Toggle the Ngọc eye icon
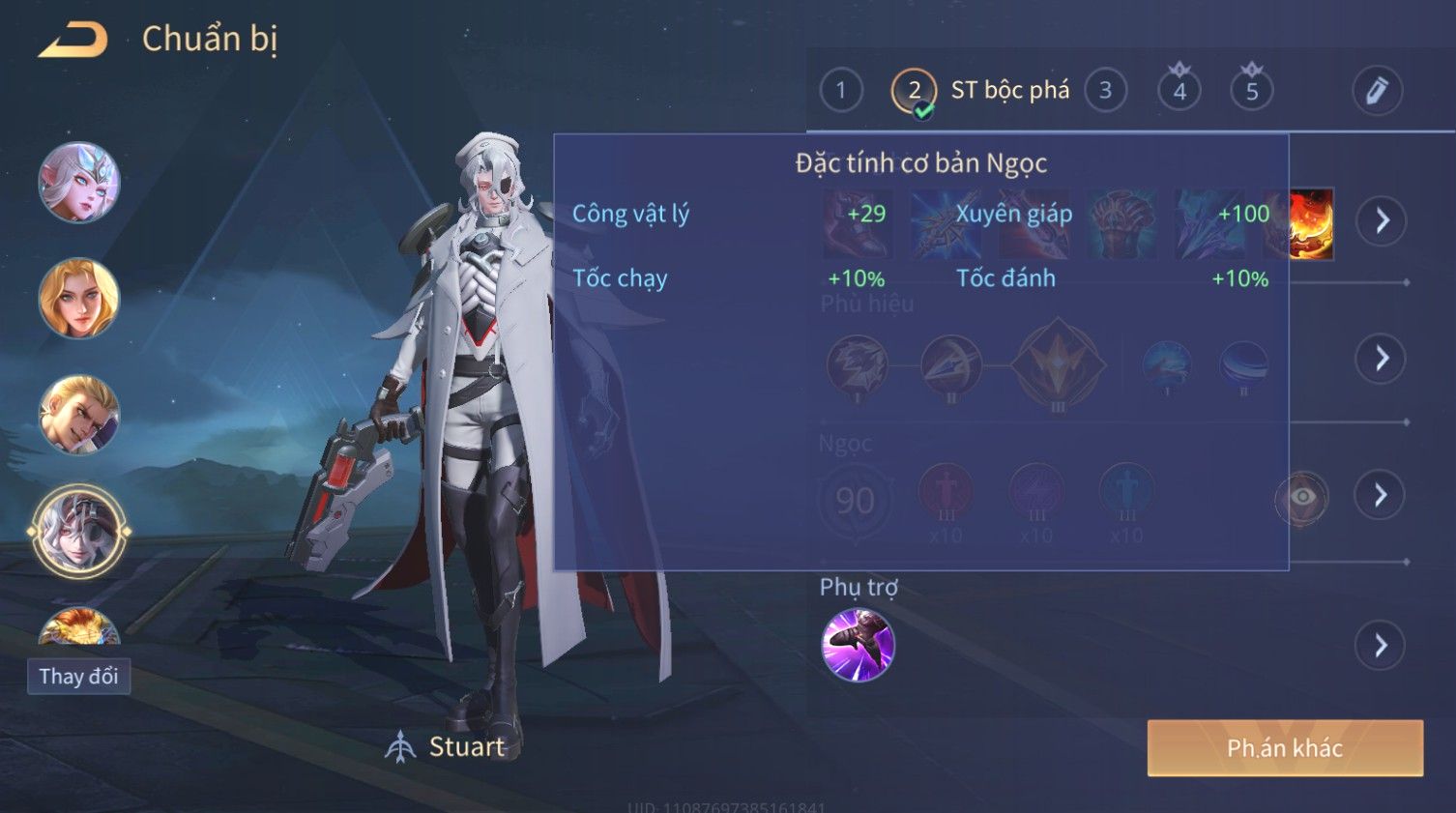Viewport: 1456px width, 813px height. click(x=1301, y=497)
